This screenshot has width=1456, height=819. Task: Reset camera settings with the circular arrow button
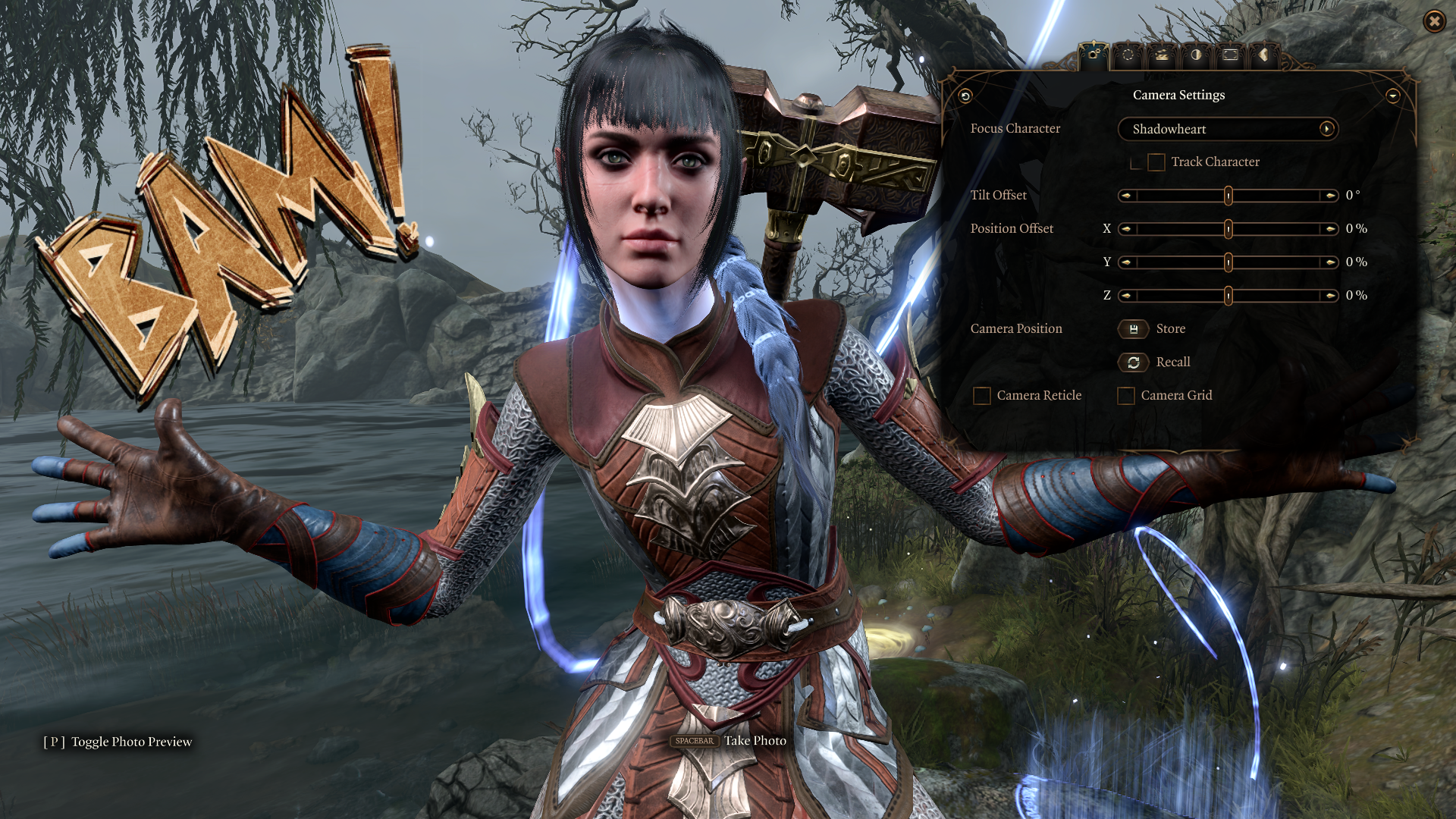[x=965, y=96]
